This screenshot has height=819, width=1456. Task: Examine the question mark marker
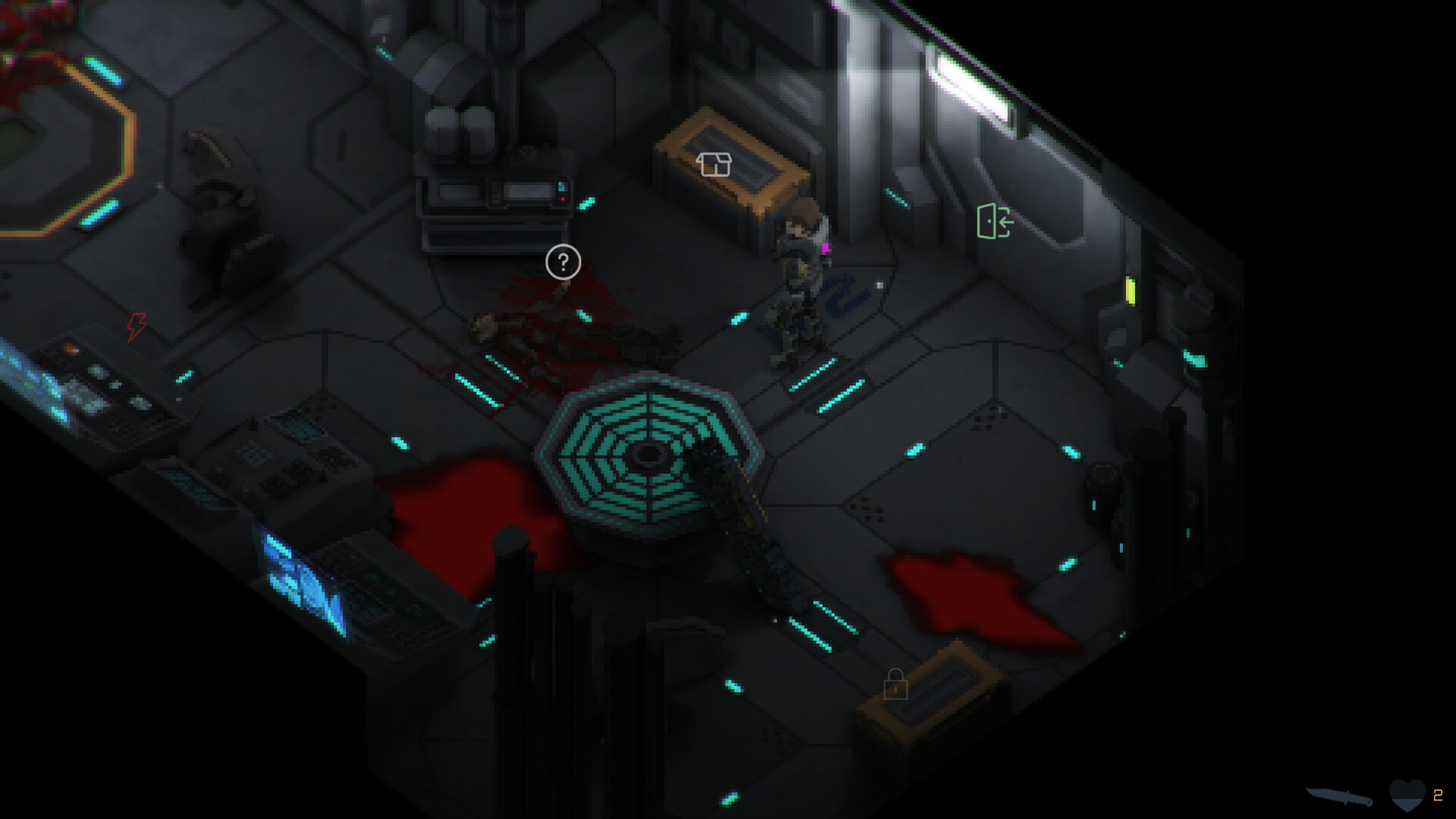(561, 262)
